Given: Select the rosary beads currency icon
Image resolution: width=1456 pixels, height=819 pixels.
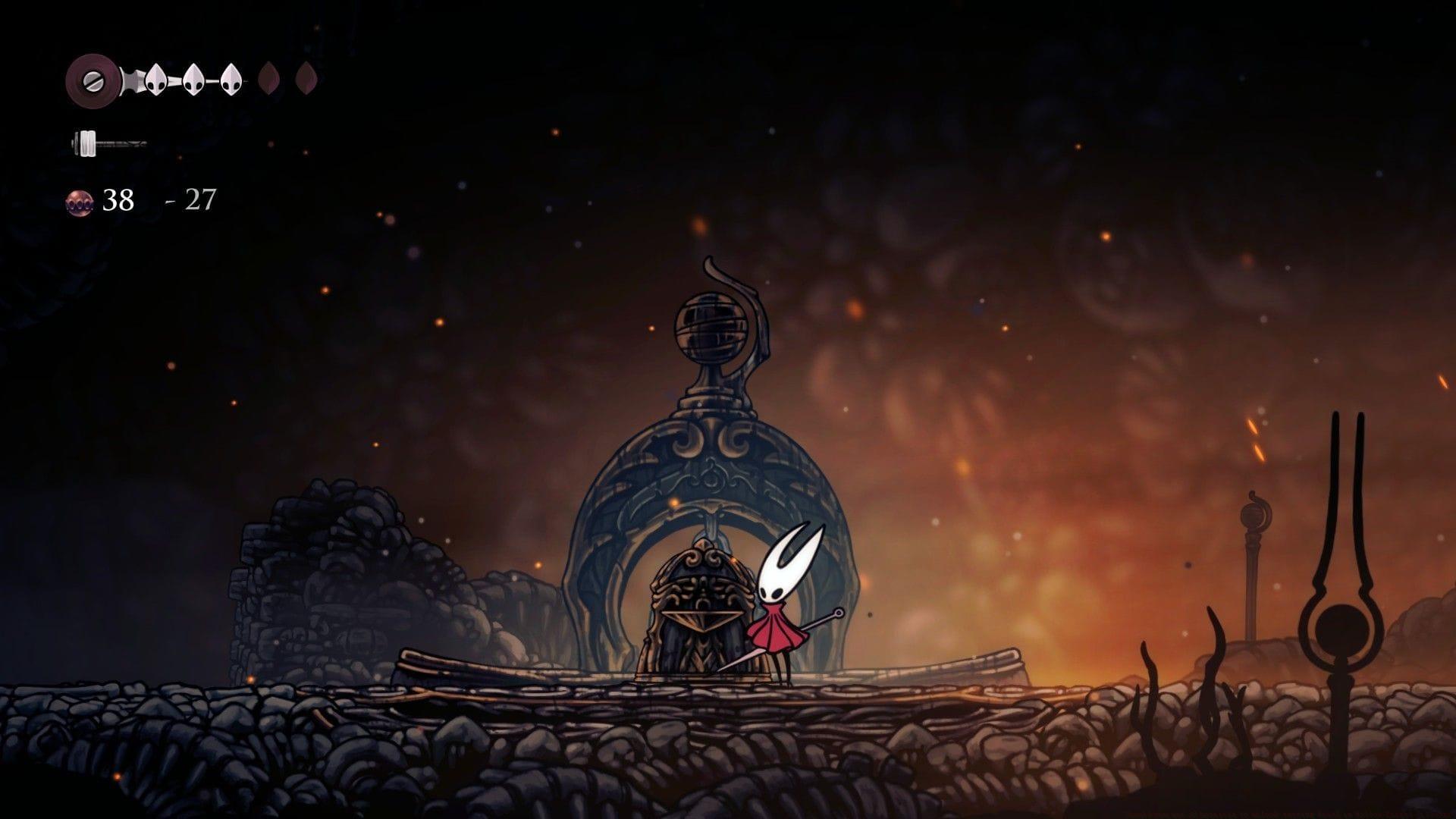Looking at the screenshot, I should (79, 202).
